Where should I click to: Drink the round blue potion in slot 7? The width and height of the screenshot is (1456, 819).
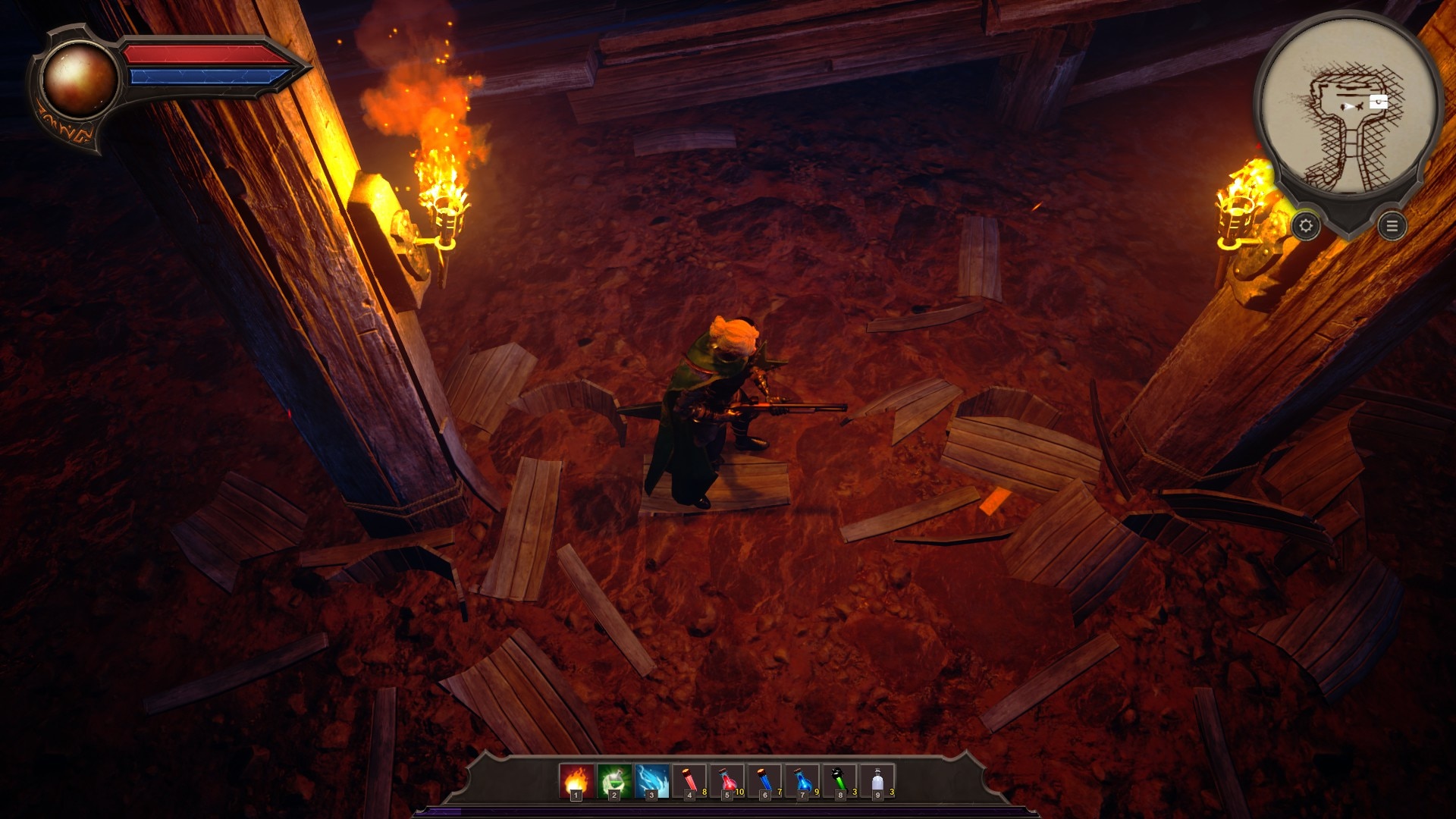point(802,781)
